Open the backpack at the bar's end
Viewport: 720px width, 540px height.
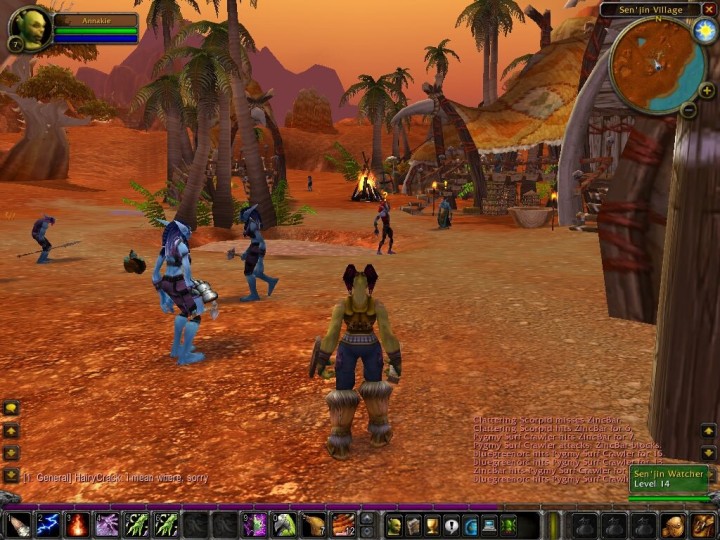pyautogui.click(x=703, y=524)
